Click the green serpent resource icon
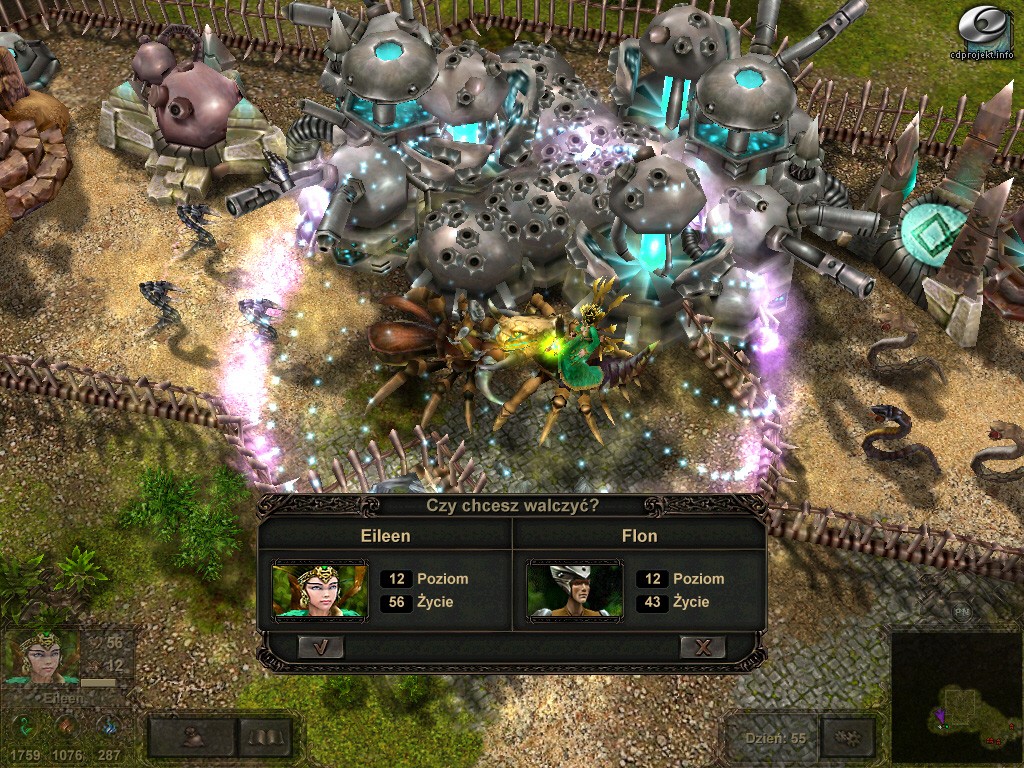 pyautogui.click(x=23, y=727)
